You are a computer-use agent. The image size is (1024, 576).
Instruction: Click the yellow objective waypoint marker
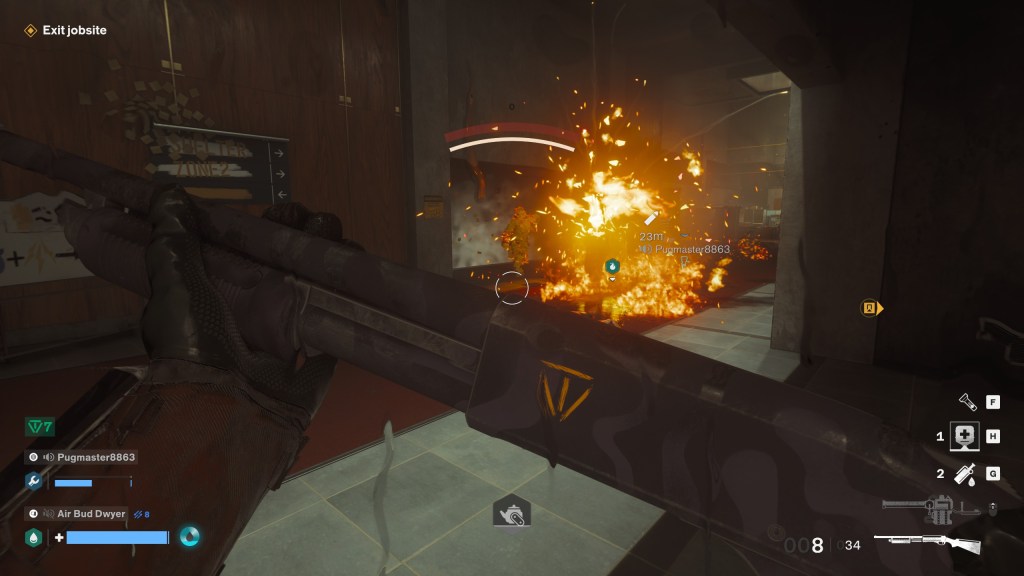point(871,308)
